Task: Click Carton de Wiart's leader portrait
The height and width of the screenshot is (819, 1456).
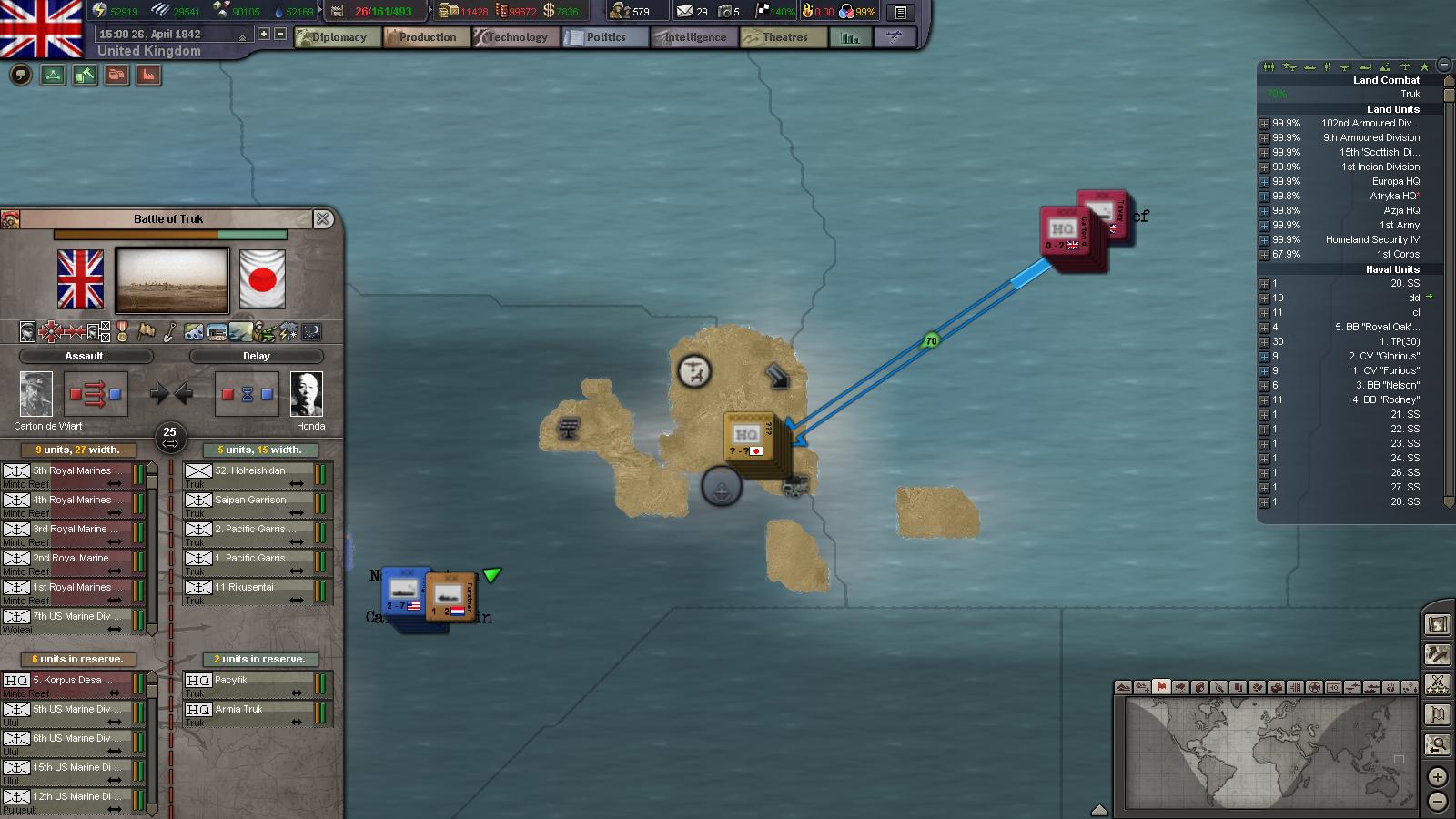Action: [x=36, y=395]
